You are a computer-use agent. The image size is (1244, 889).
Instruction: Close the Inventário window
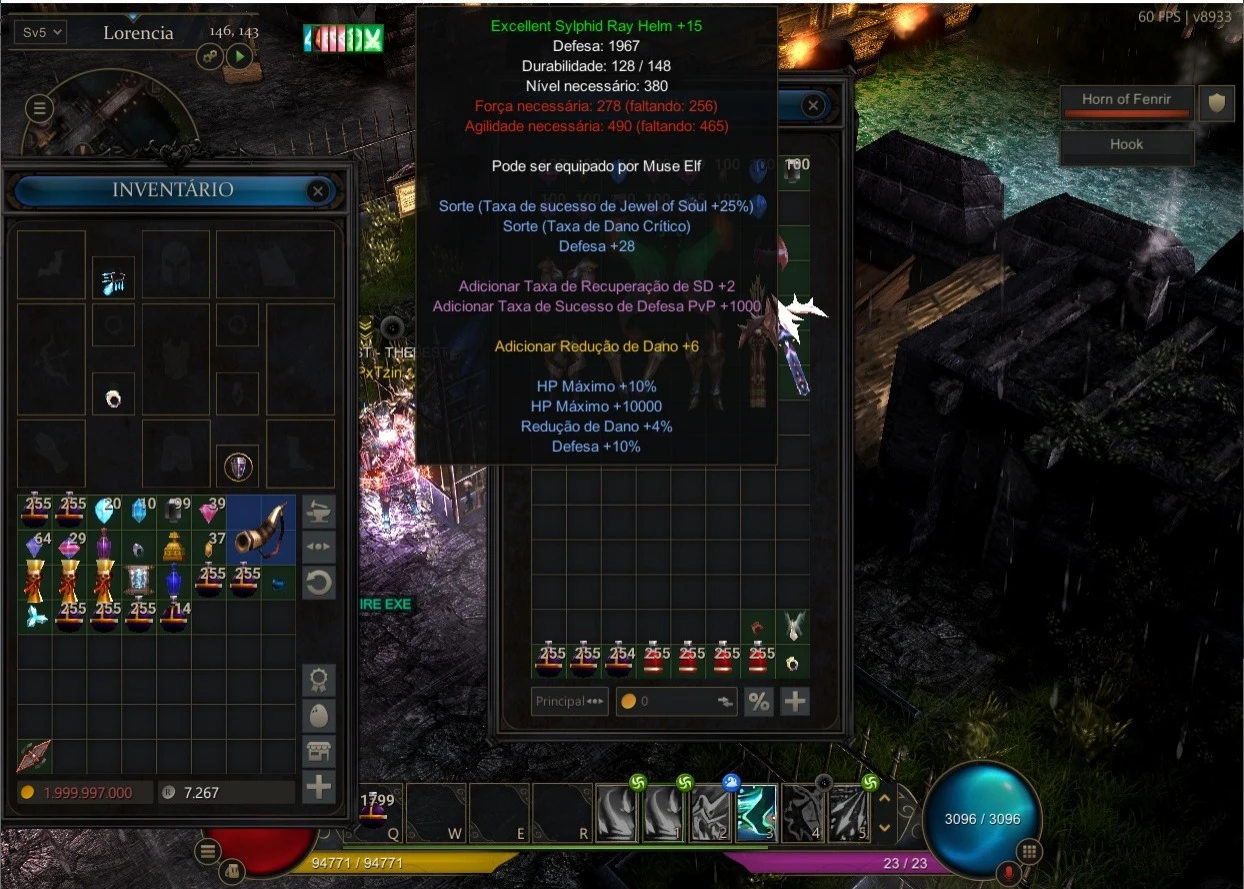coord(318,190)
